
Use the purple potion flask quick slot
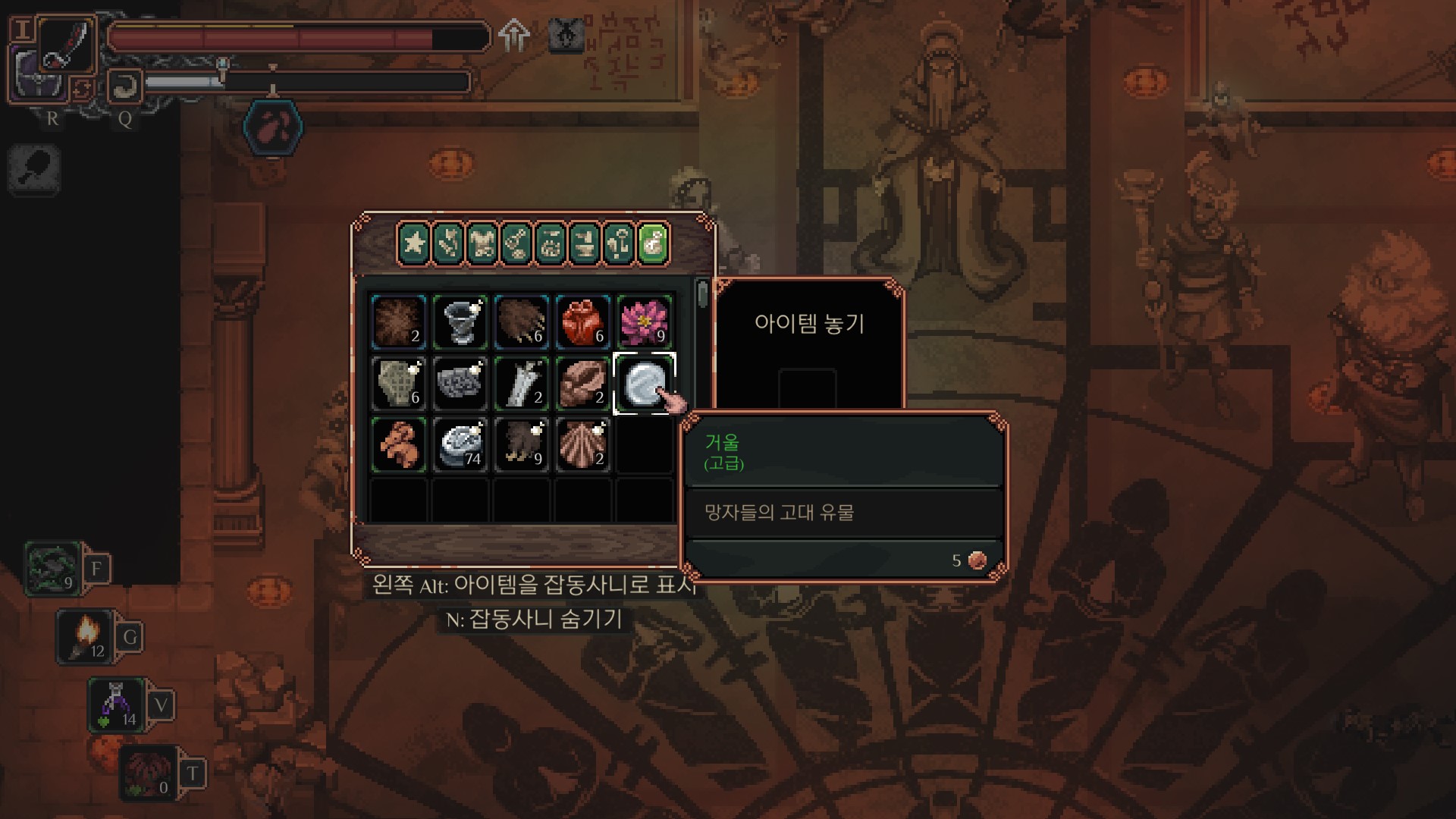pyautogui.click(x=116, y=704)
